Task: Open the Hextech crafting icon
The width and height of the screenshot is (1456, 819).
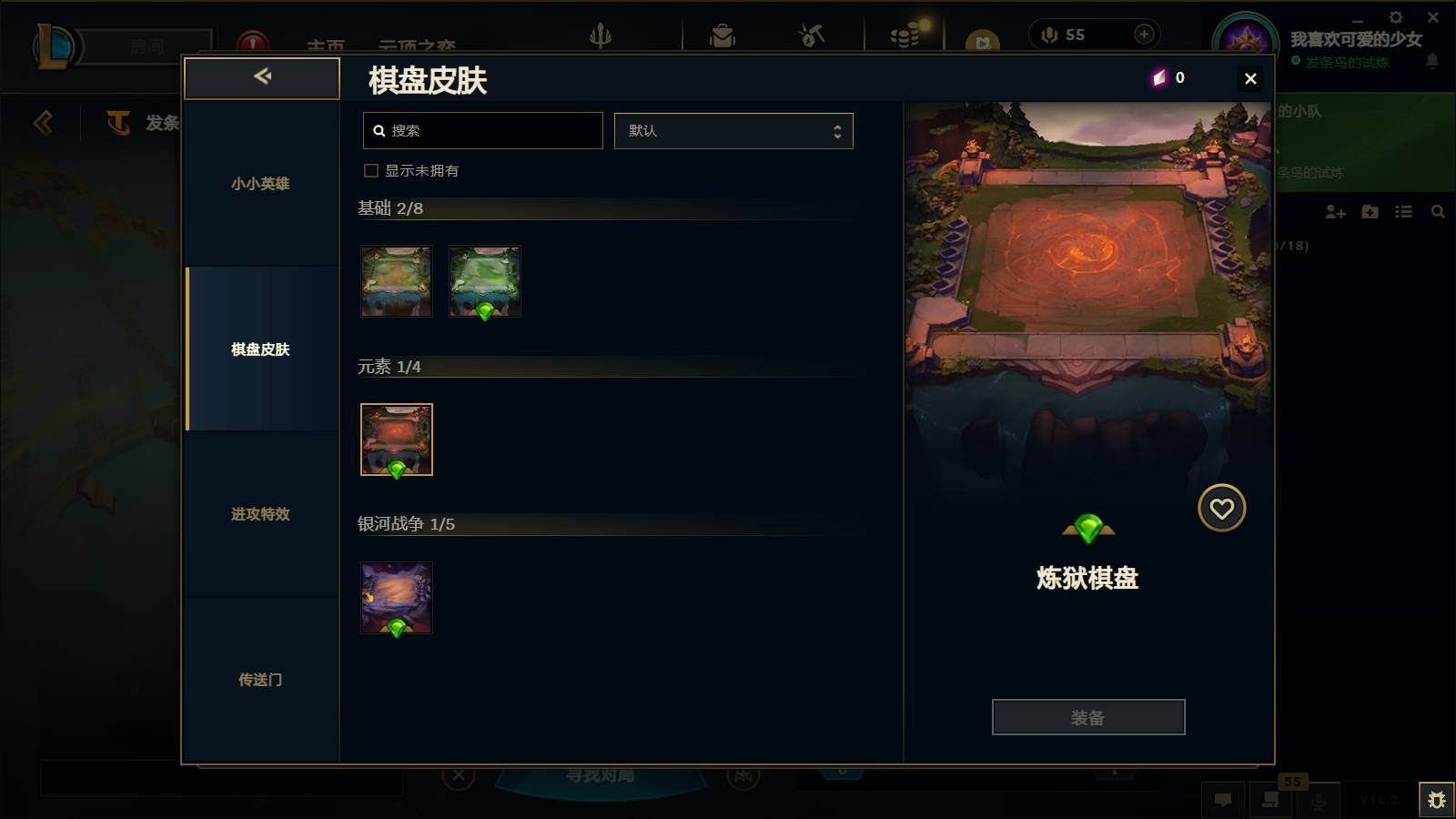Action: [x=809, y=35]
